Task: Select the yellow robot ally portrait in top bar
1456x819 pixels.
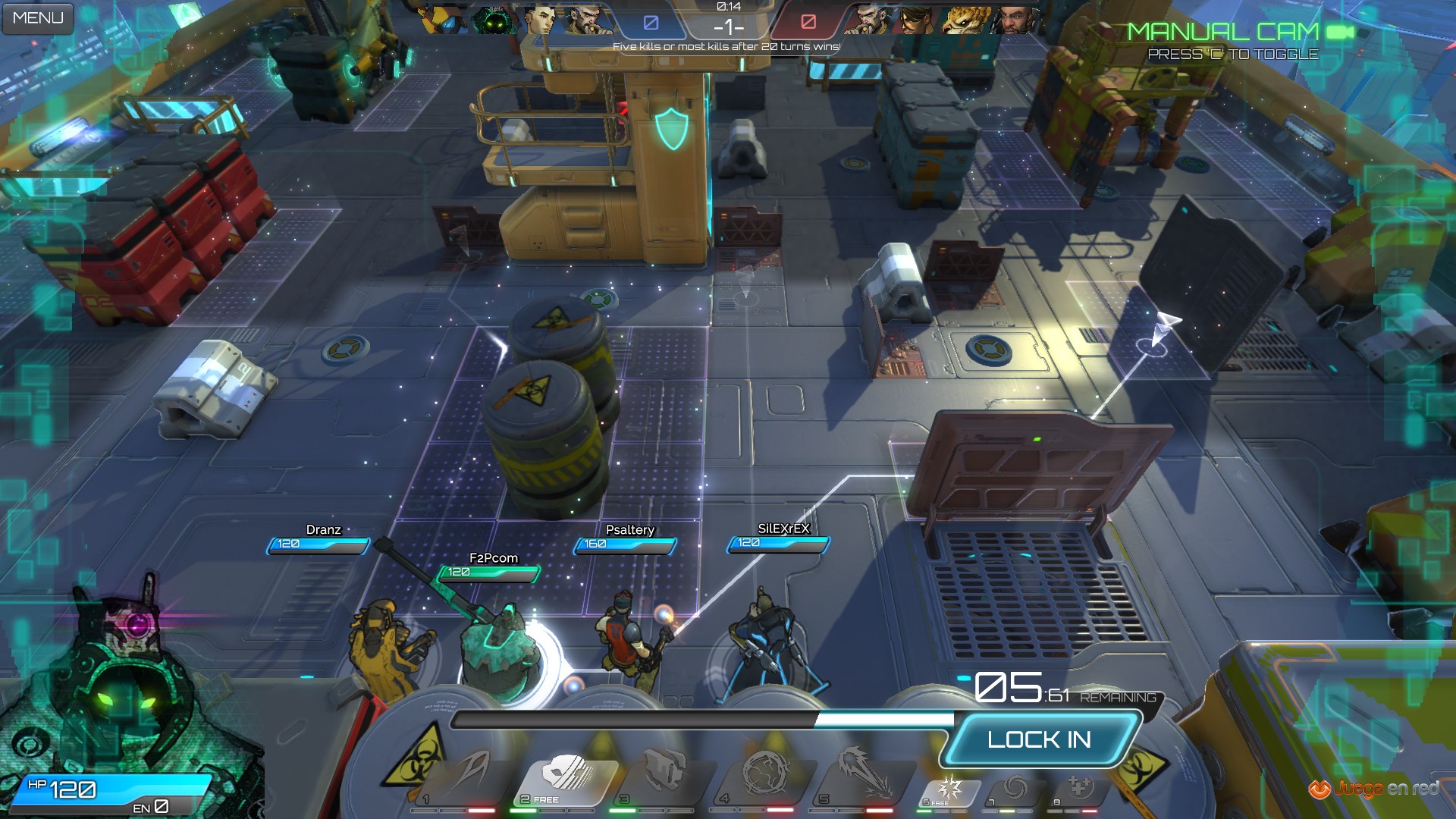Action: (444, 20)
